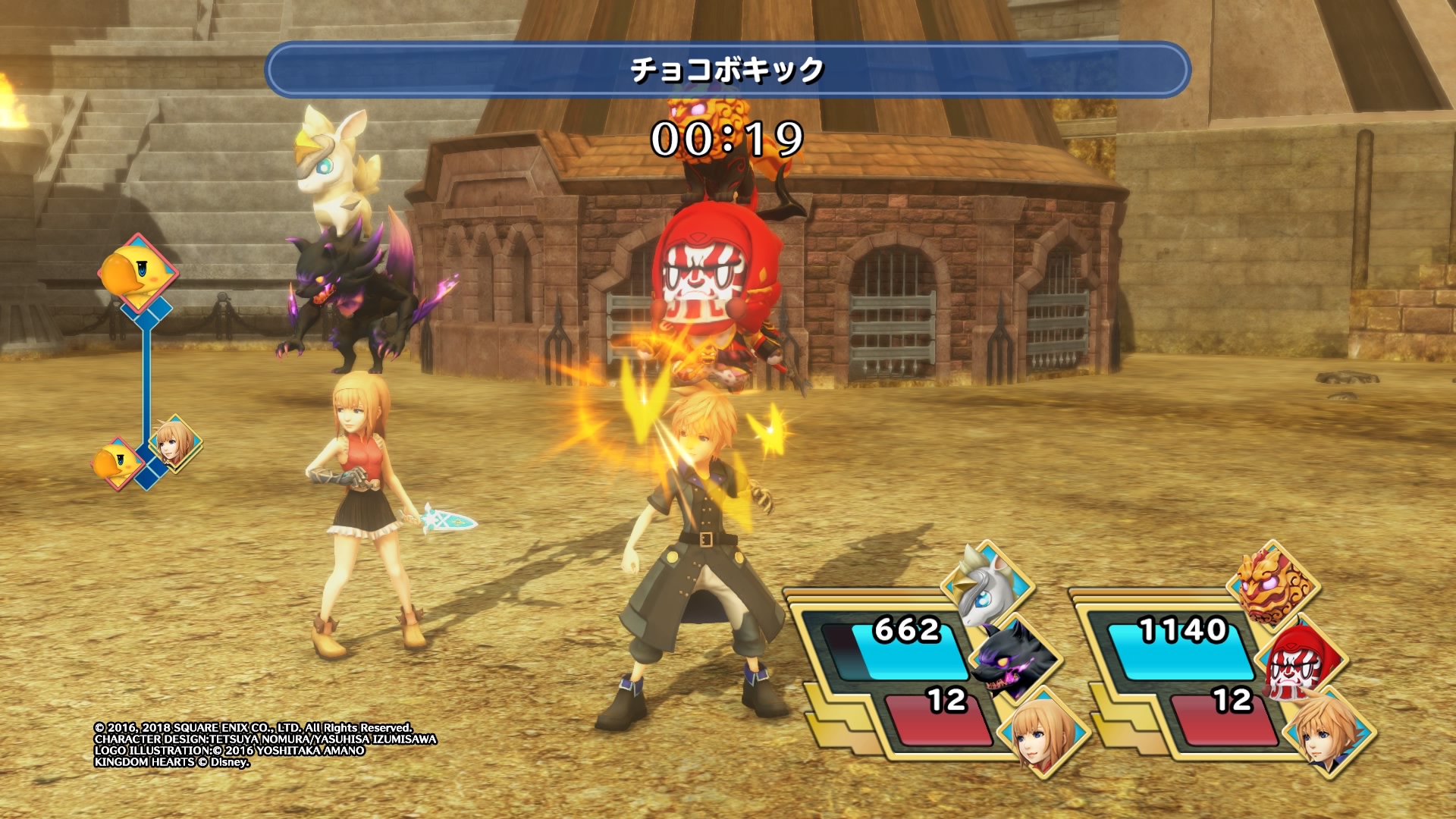
Task: Click Reynn's portrait on the turn-order gauge
Action: coord(174,443)
